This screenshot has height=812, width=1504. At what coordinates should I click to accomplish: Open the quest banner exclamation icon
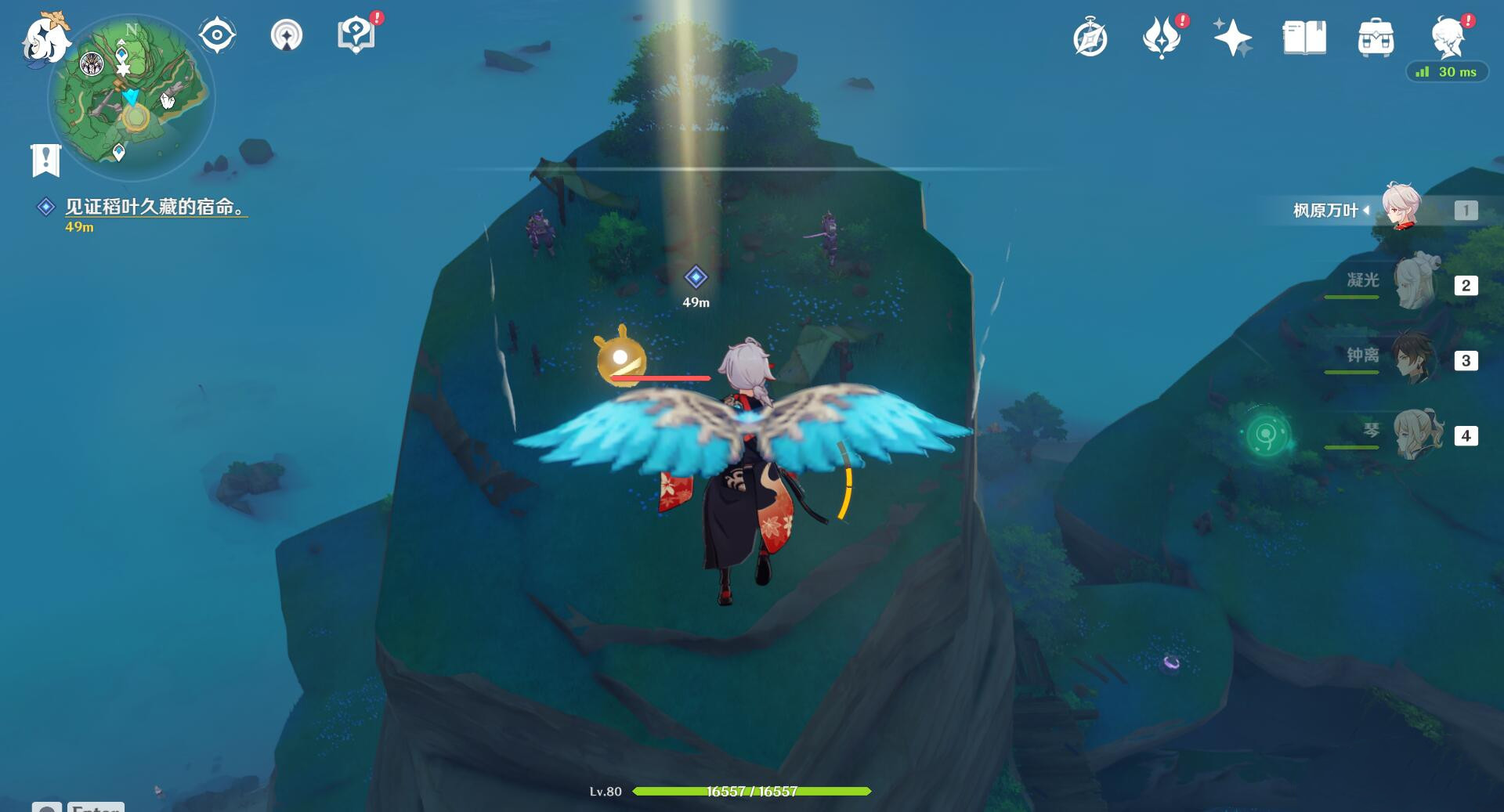[45, 161]
